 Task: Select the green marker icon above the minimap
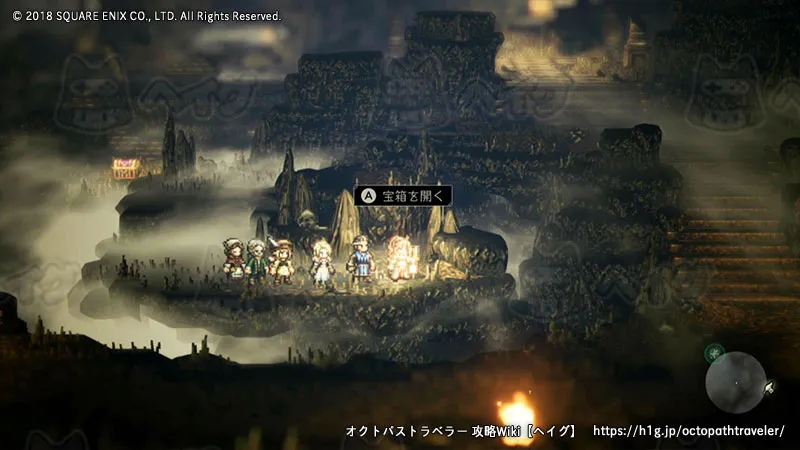714,352
